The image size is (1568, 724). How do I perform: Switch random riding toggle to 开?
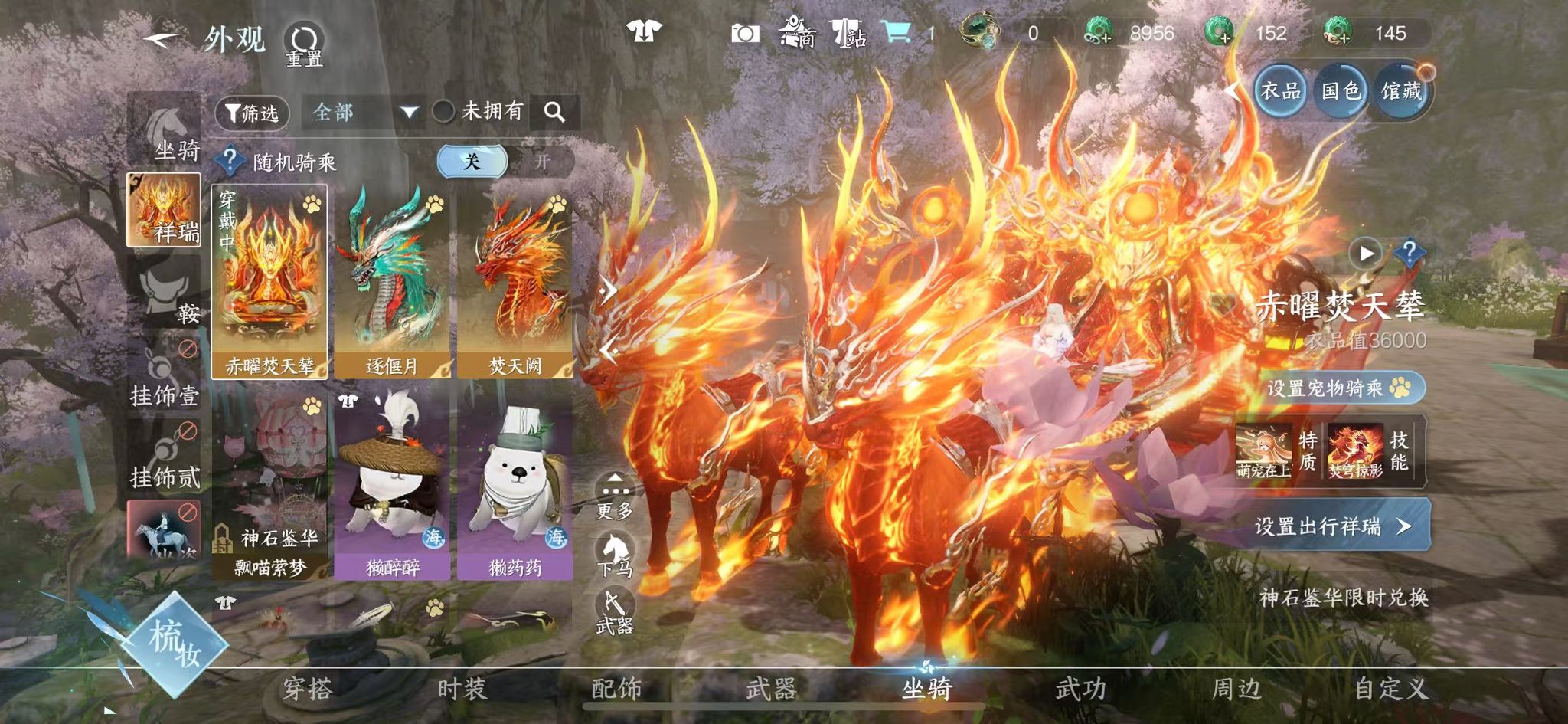click(541, 162)
